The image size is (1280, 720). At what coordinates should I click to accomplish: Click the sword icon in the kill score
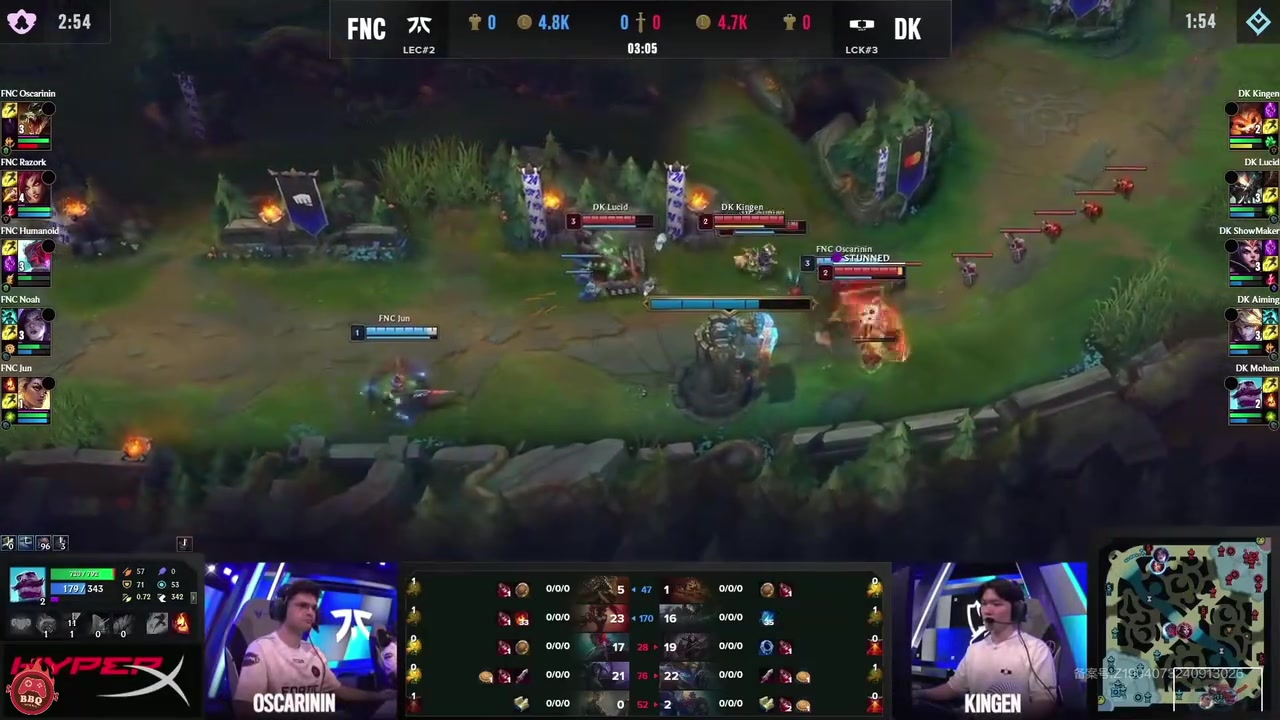641,22
